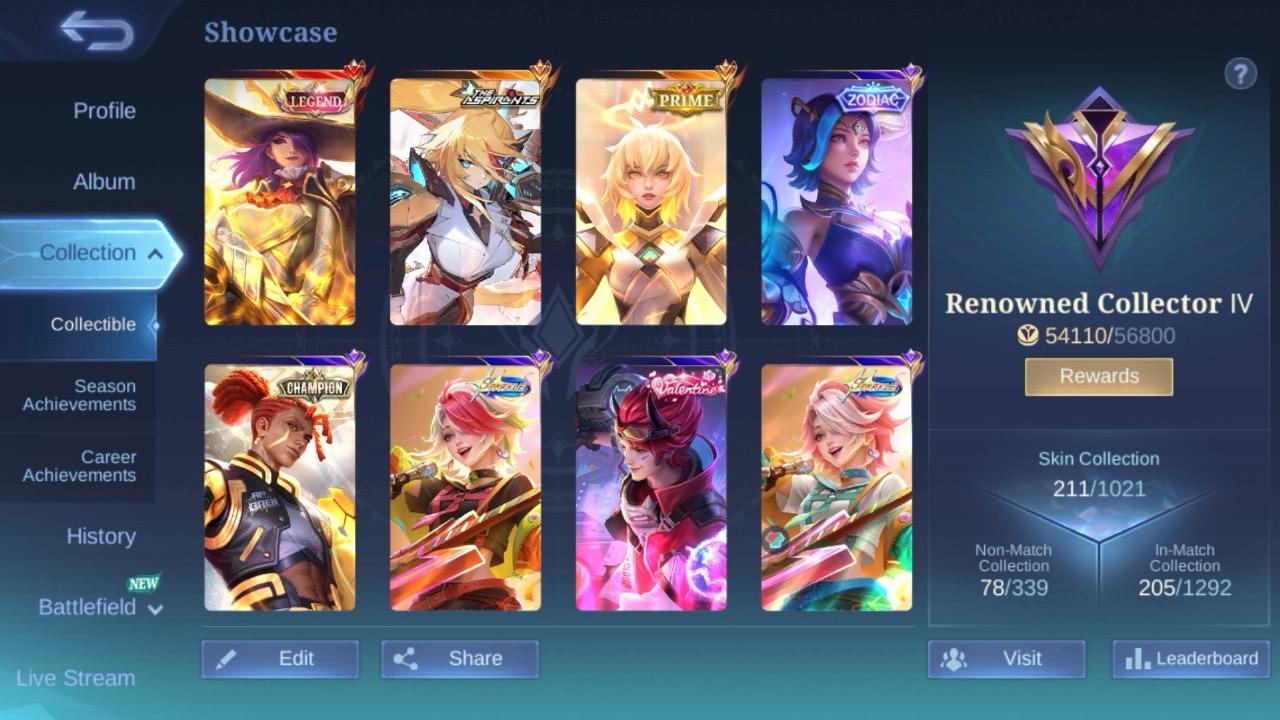Expand the Battlefield section
Image resolution: width=1280 pixels, height=720 pixels.
click(100, 607)
